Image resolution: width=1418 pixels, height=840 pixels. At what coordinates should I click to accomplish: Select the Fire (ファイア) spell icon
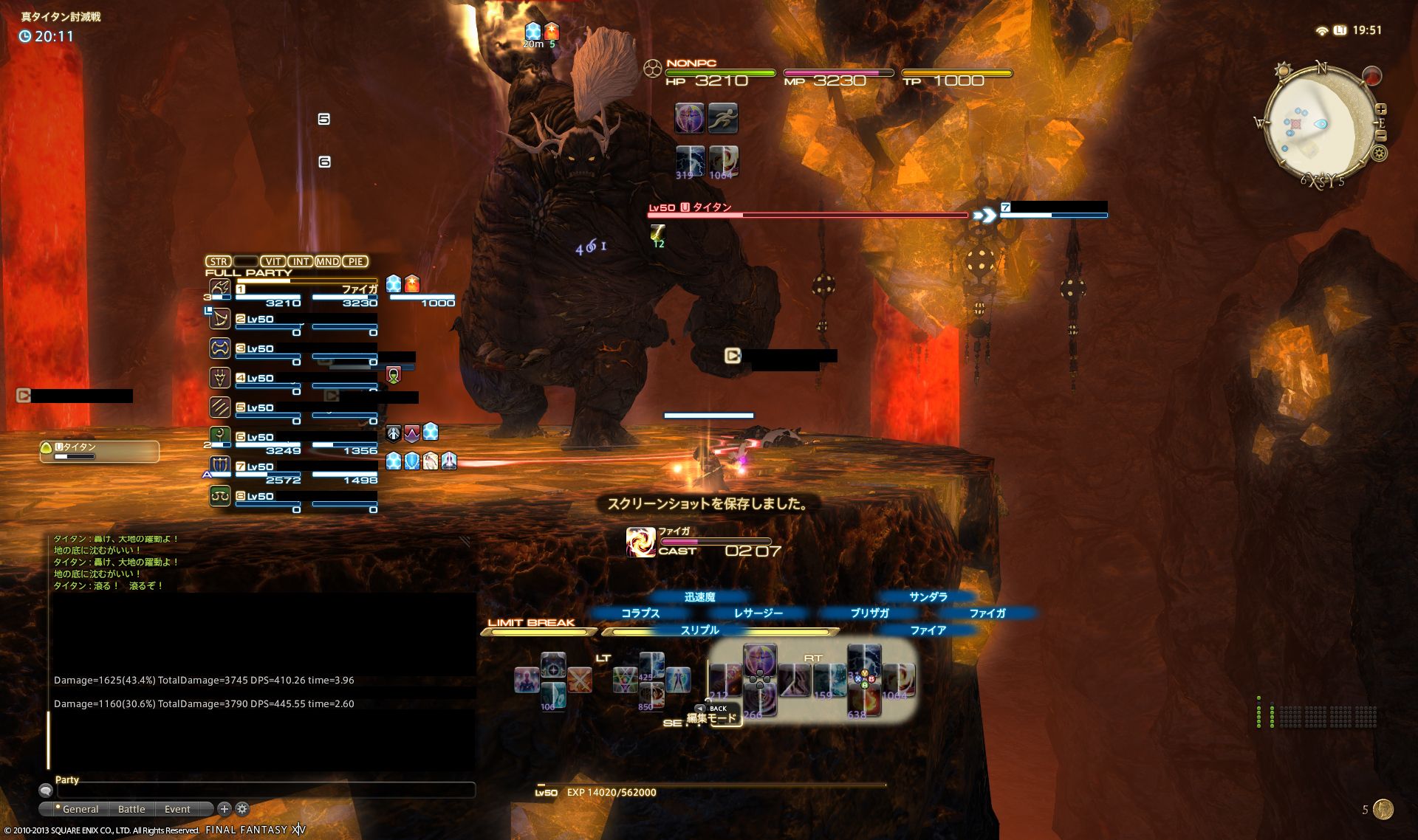click(929, 630)
